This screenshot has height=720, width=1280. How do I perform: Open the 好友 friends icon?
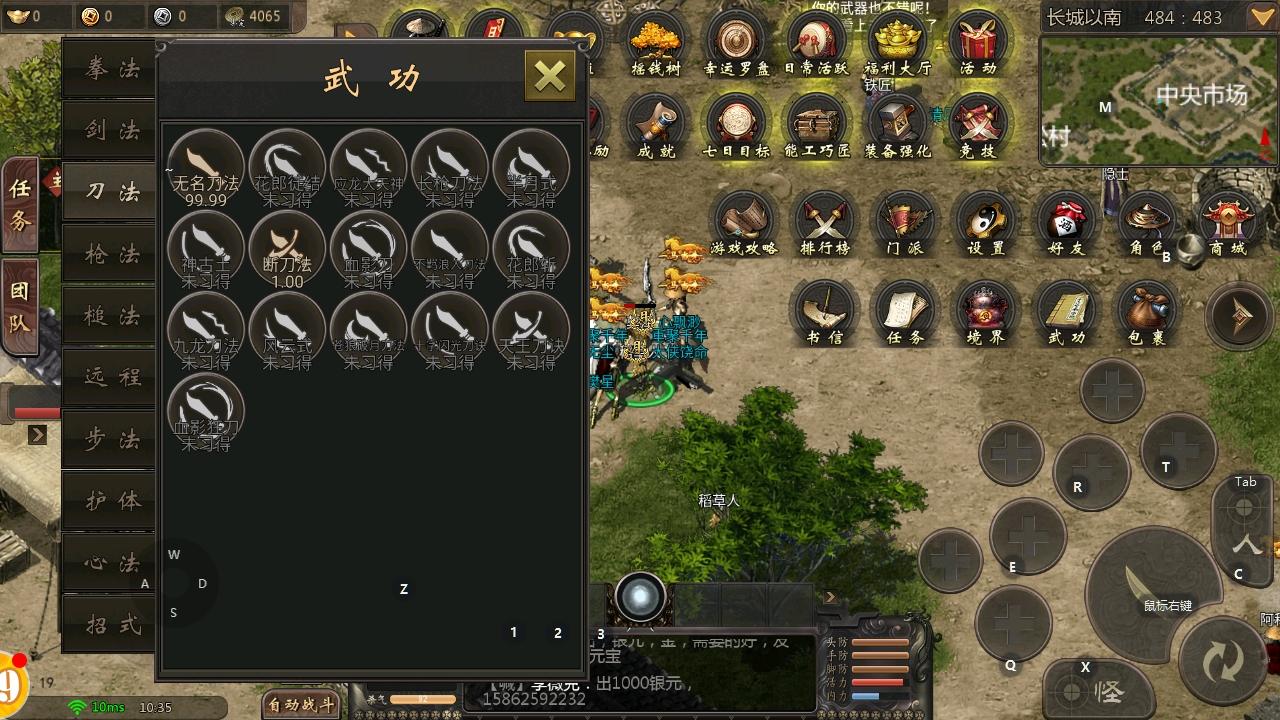pos(1066,222)
